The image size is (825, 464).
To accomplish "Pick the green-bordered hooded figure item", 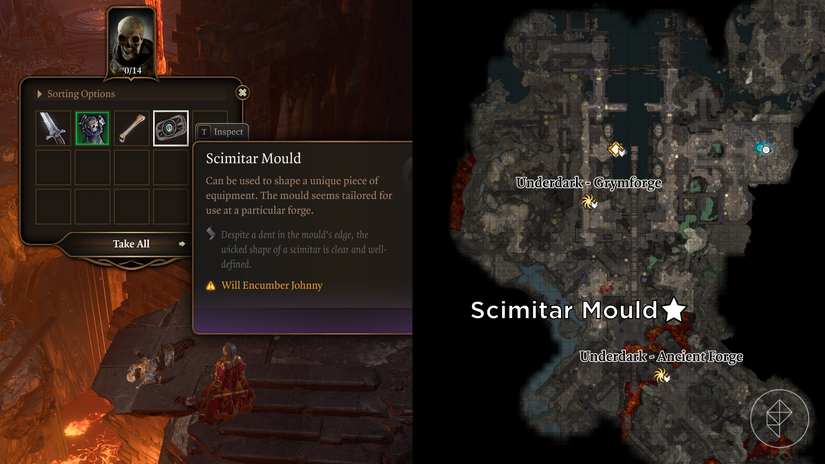I will point(92,128).
